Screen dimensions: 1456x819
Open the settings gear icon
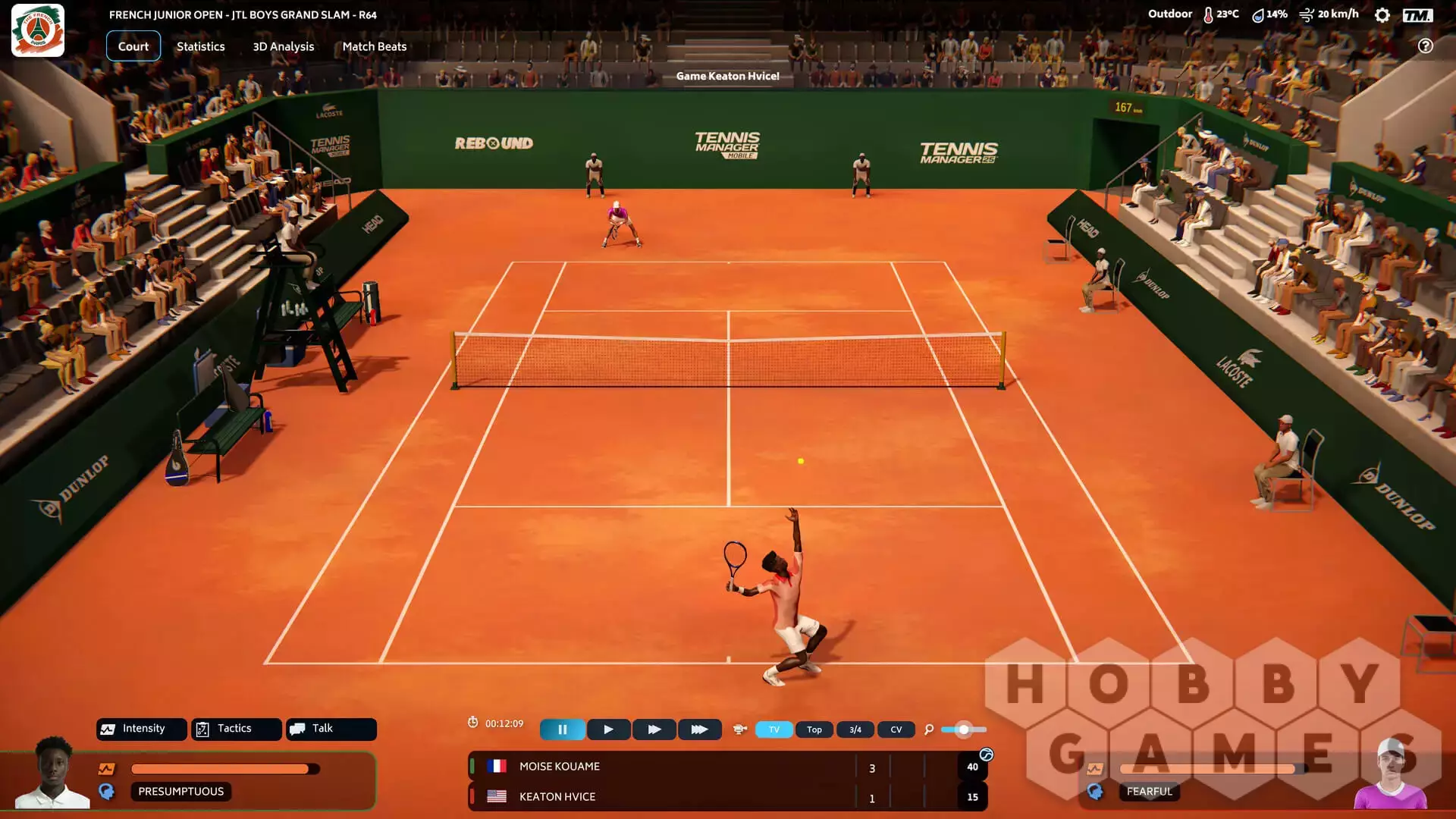coord(1382,15)
